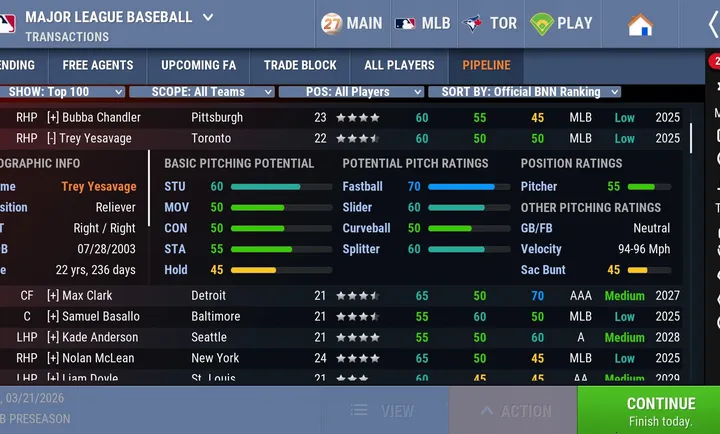Expand Max Clark's player details
The width and height of the screenshot is (720, 434).
(x=53, y=296)
